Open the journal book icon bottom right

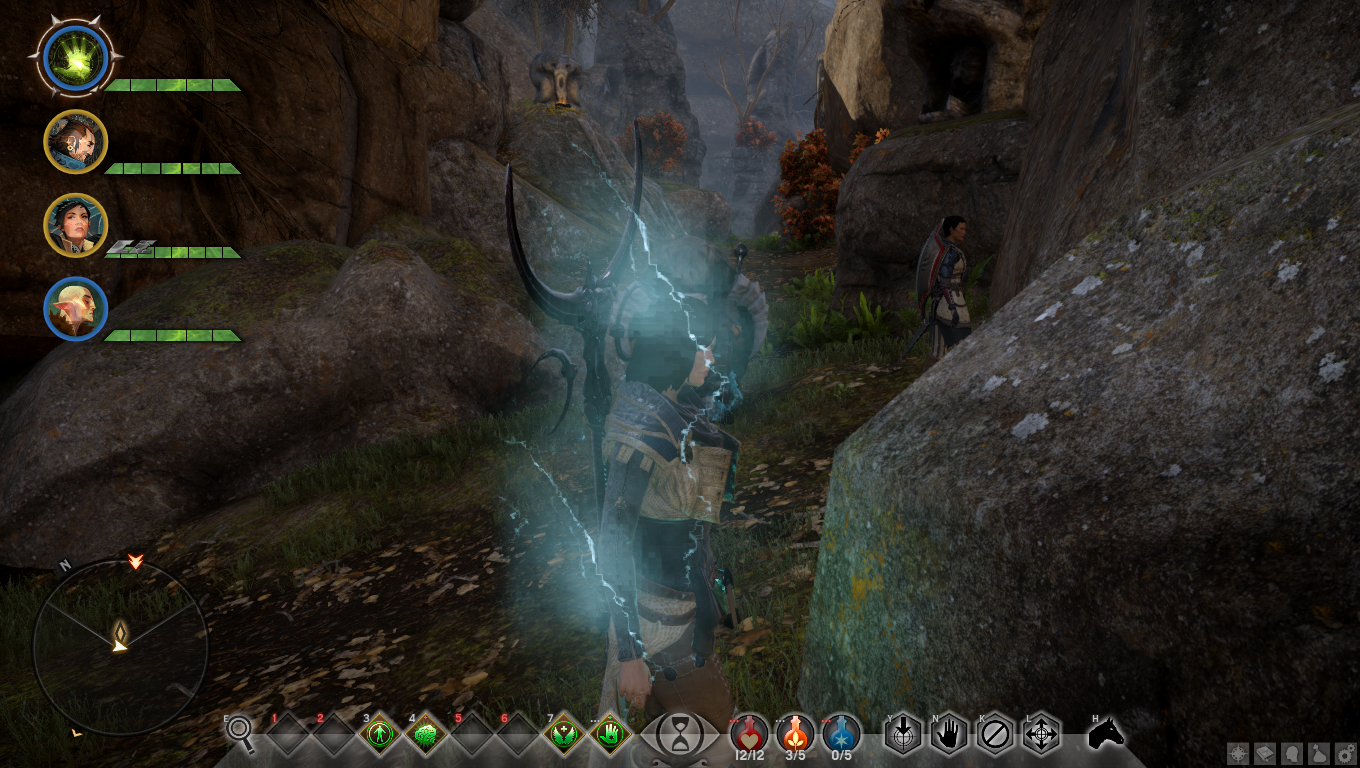(x=1264, y=753)
